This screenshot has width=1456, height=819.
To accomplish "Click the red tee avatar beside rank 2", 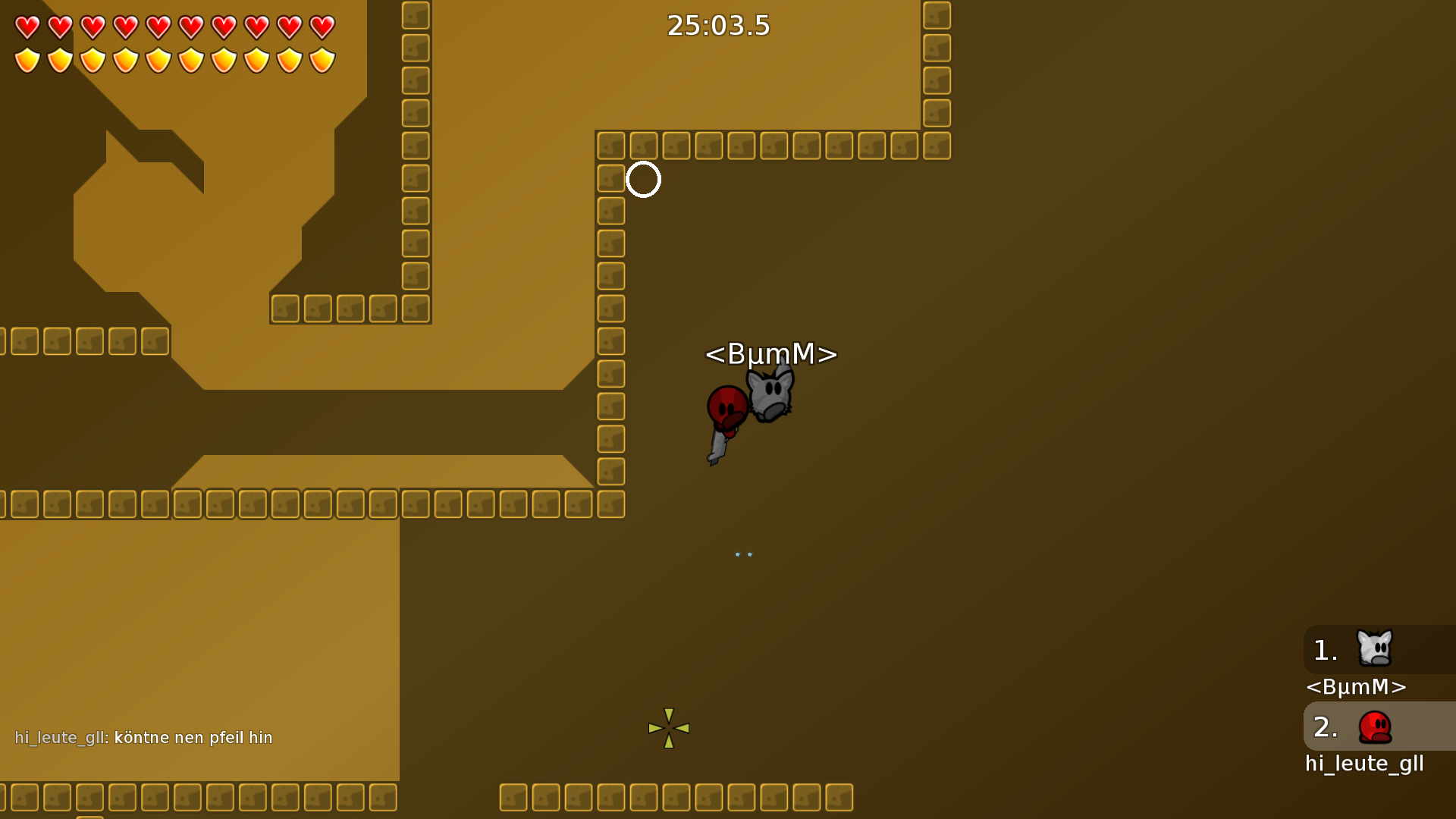I will (x=1375, y=726).
